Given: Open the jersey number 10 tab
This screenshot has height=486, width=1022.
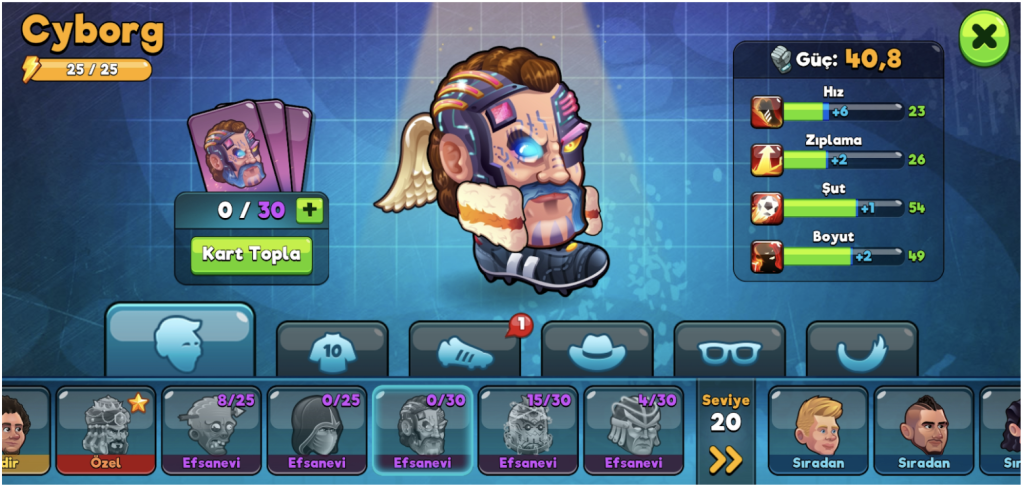Looking at the screenshot, I should (331, 350).
